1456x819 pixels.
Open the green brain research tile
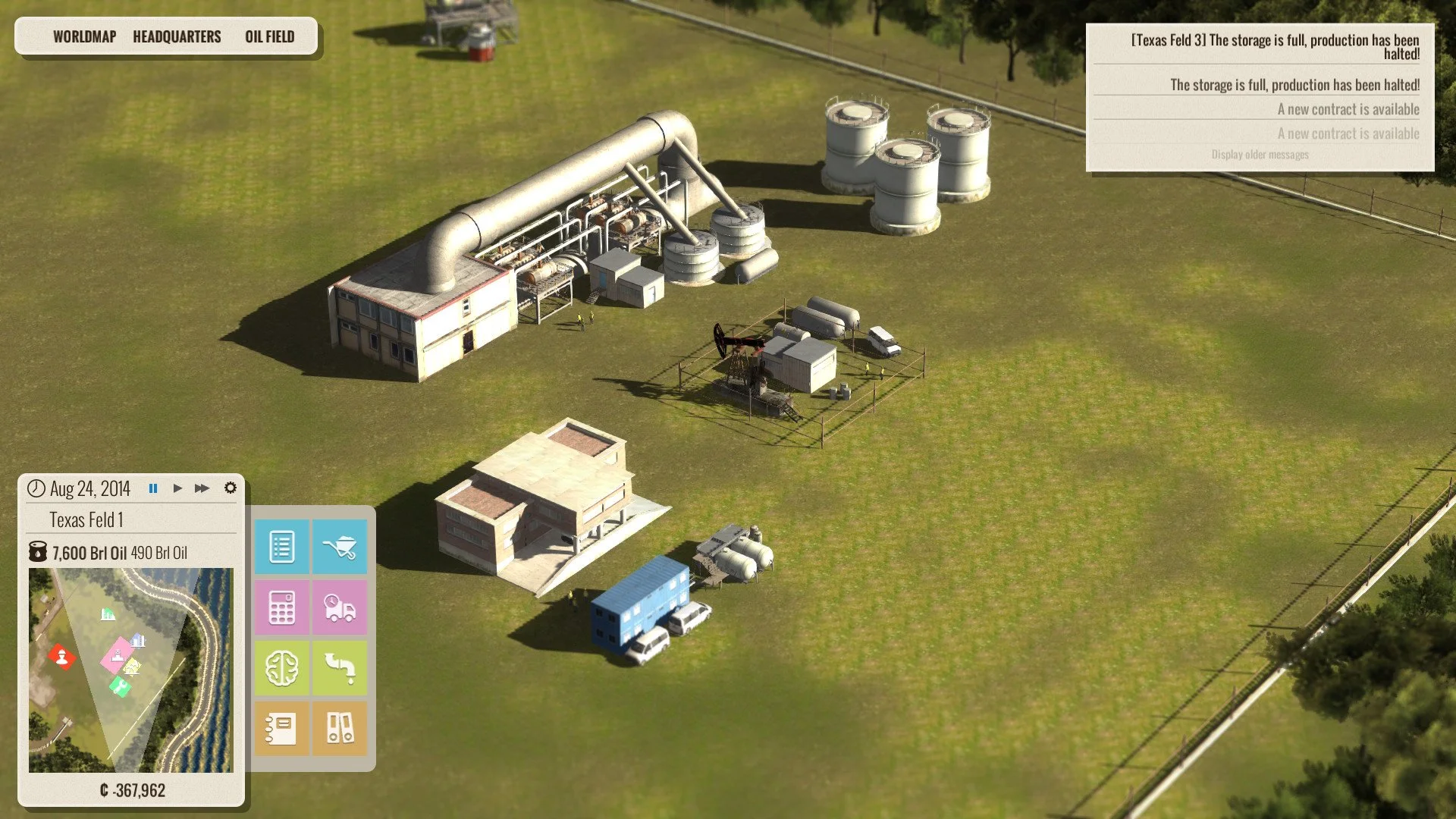[281, 668]
